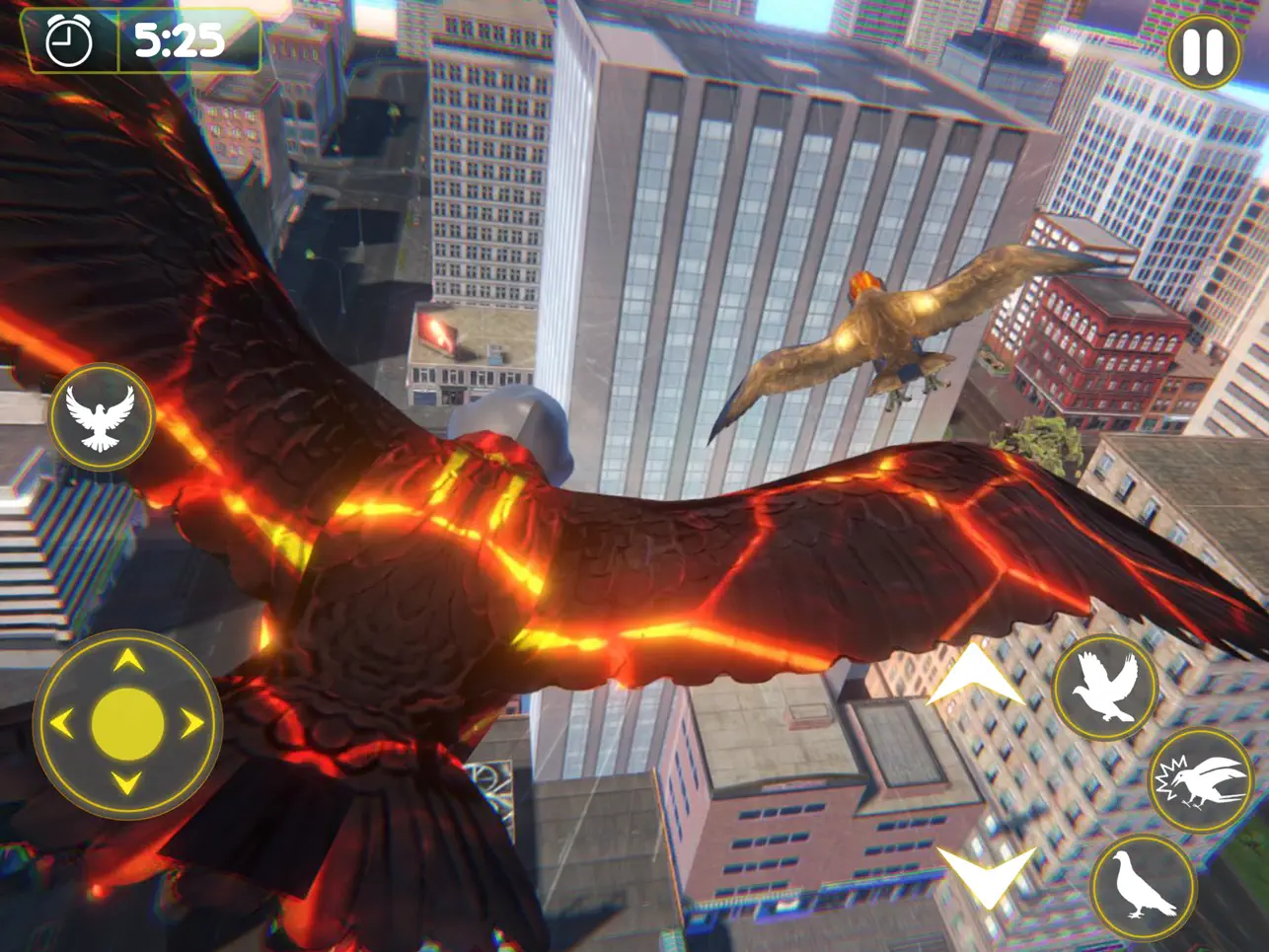Tap the timer display panel
The width and height of the screenshot is (1269, 952).
(138, 43)
